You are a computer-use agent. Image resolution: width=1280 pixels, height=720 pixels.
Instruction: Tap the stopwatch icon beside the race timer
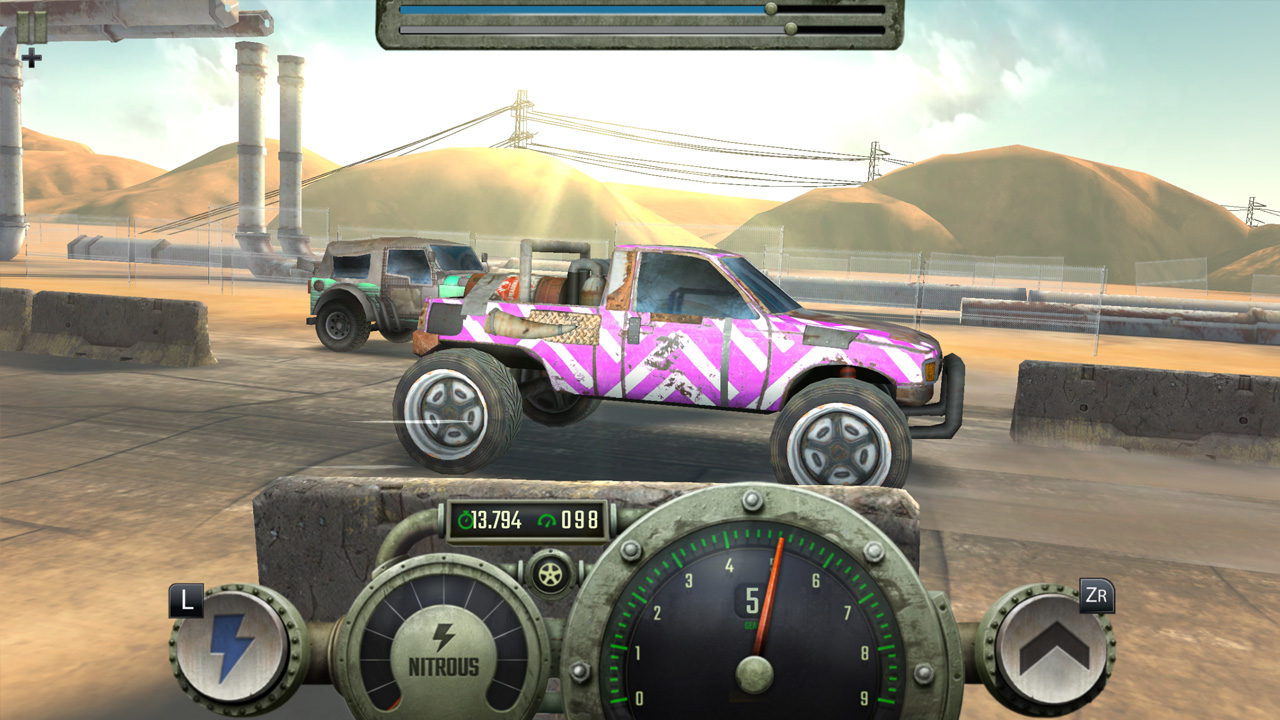pos(464,518)
